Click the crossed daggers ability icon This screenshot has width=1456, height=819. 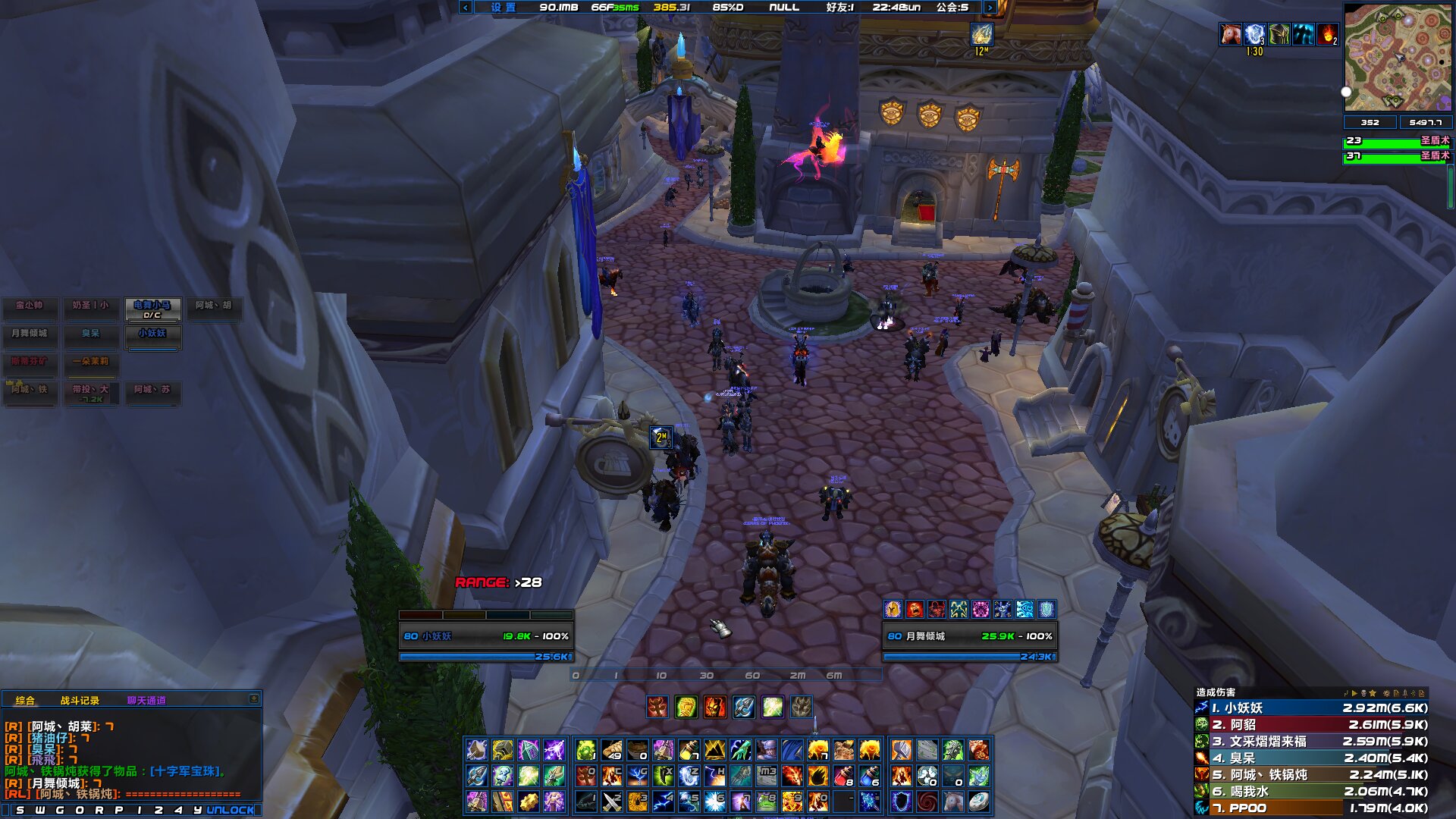pyautogui.click(x=612, y=802)
